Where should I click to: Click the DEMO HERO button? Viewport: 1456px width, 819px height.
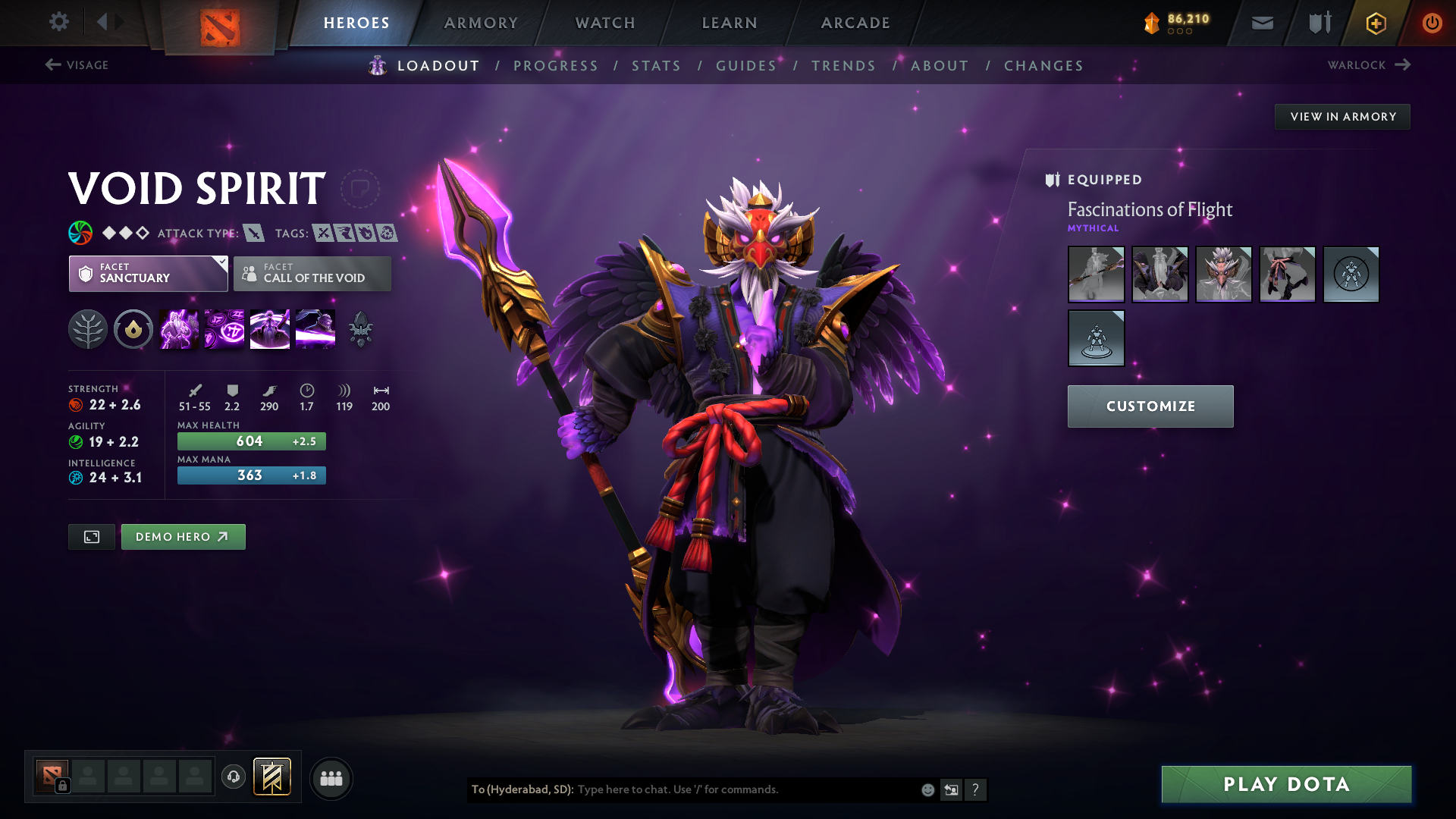coord(183,536)
